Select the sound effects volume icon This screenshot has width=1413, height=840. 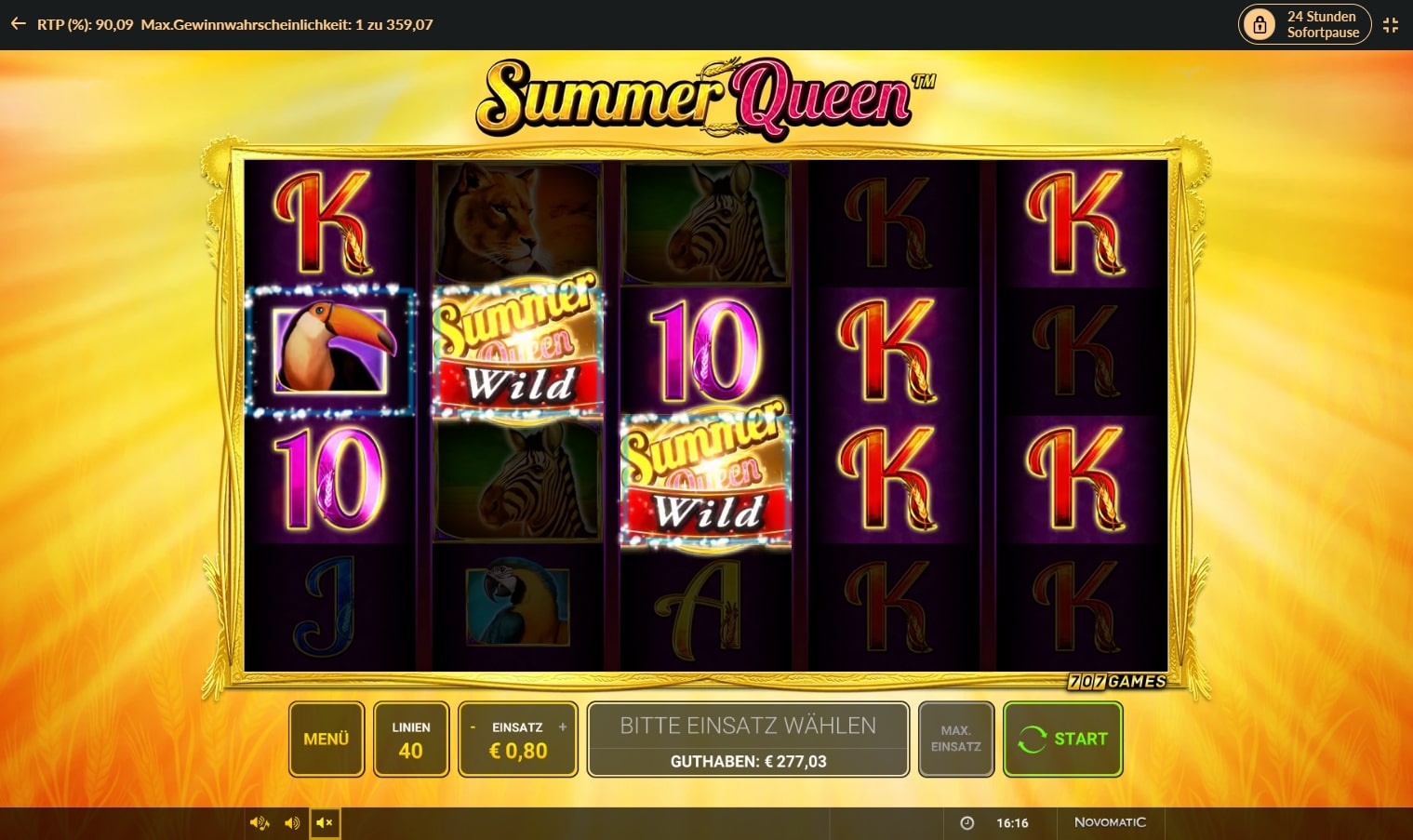tap(258, 822)
